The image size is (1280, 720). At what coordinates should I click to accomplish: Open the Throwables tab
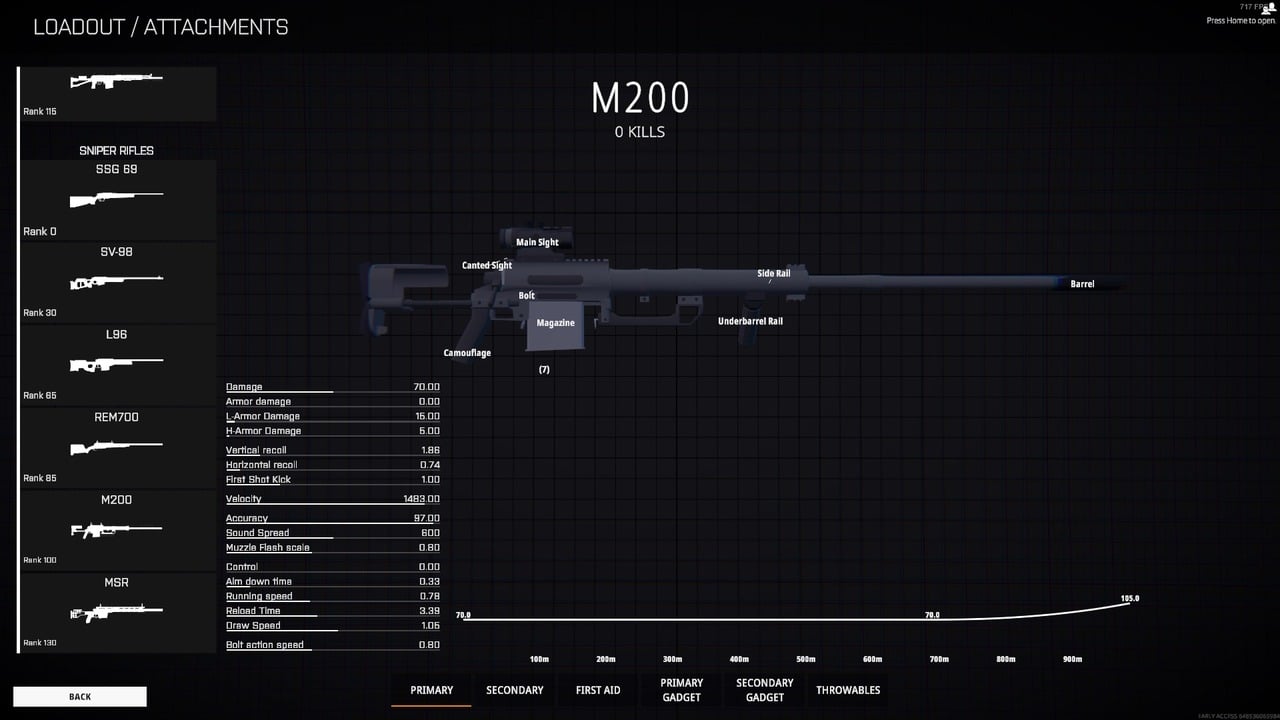pyautogui.click(x=848, y=690)
